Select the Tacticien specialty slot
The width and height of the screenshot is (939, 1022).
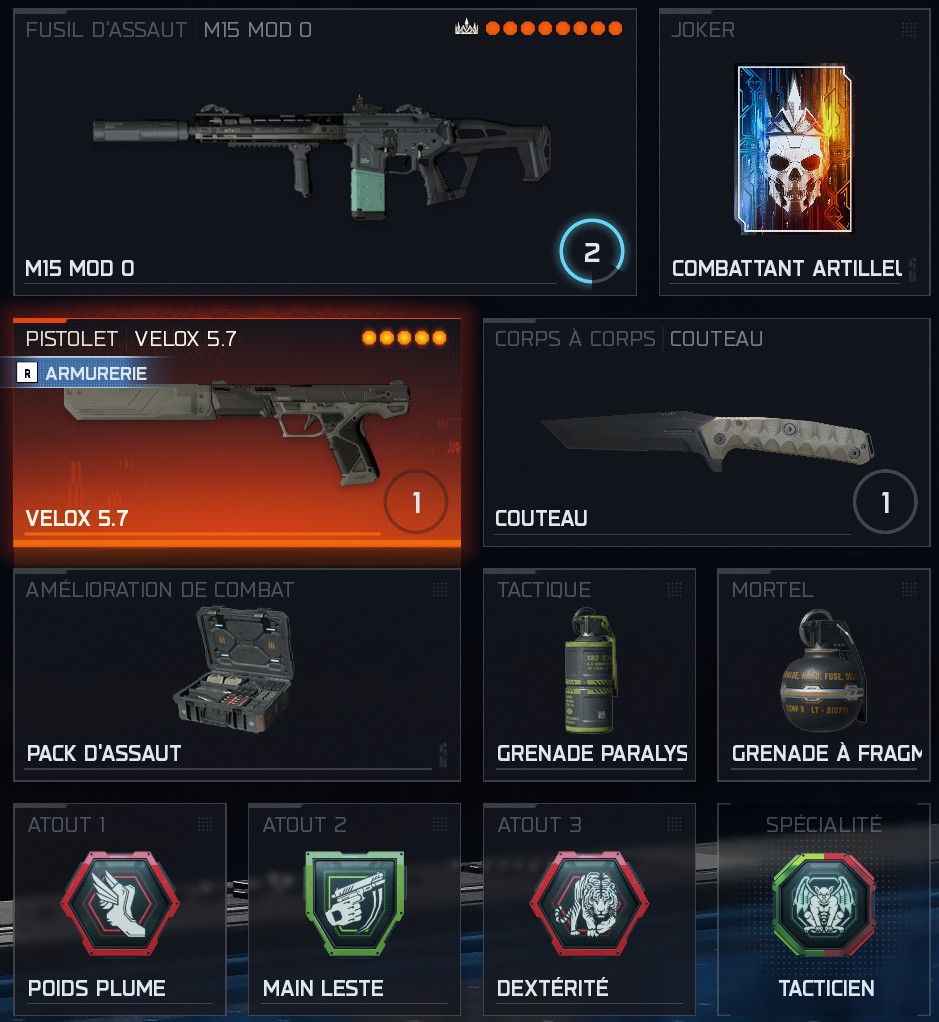coord(824,909)
